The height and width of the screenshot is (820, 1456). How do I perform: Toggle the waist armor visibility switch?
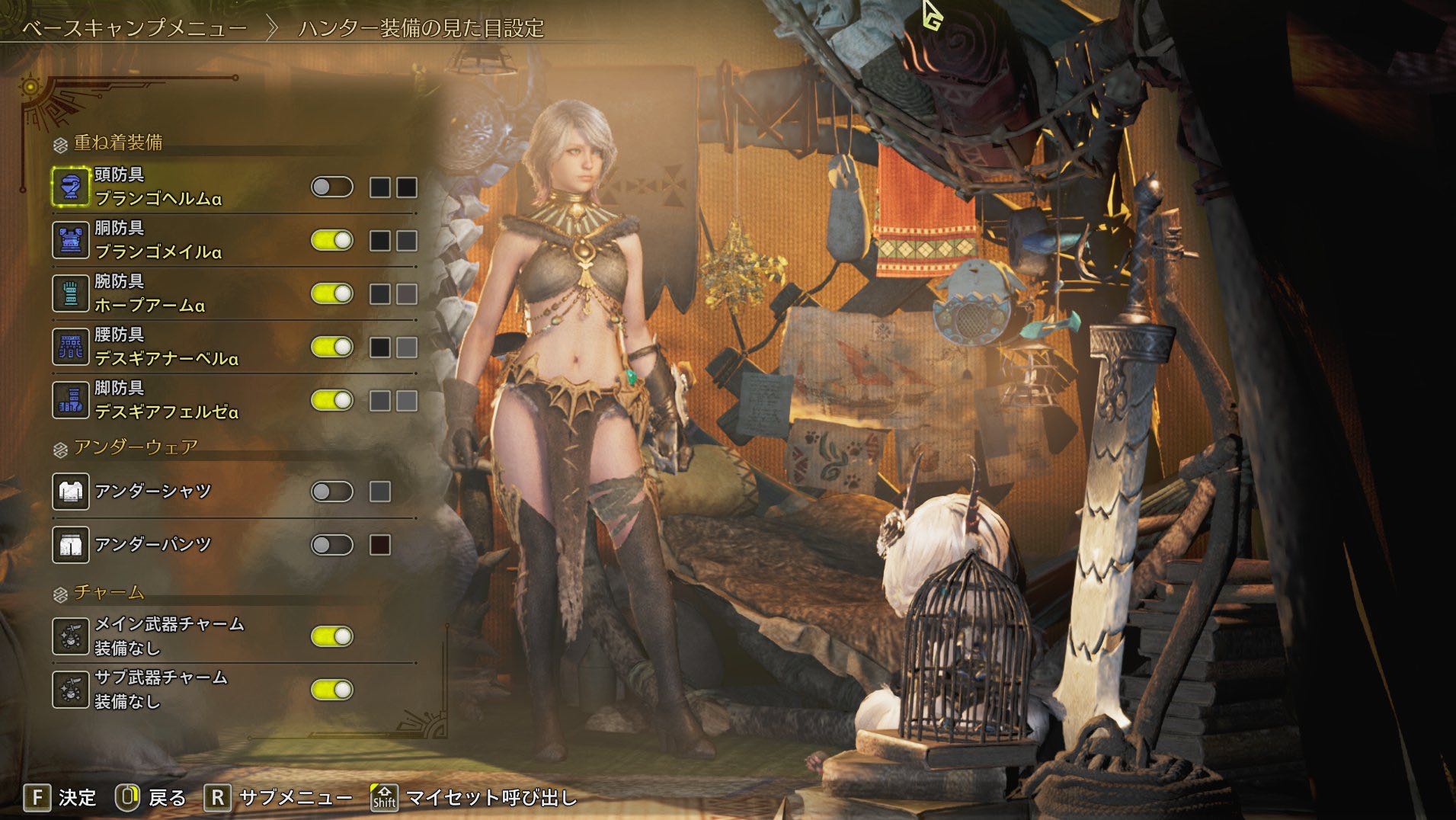(x=332, y=347)
